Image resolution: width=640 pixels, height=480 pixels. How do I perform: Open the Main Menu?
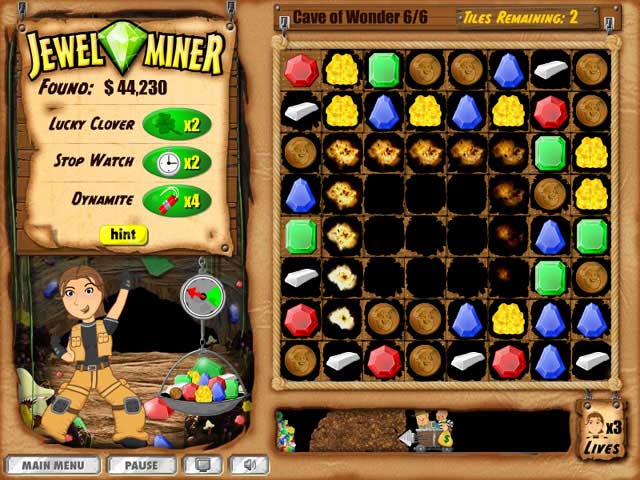point(52,465)
